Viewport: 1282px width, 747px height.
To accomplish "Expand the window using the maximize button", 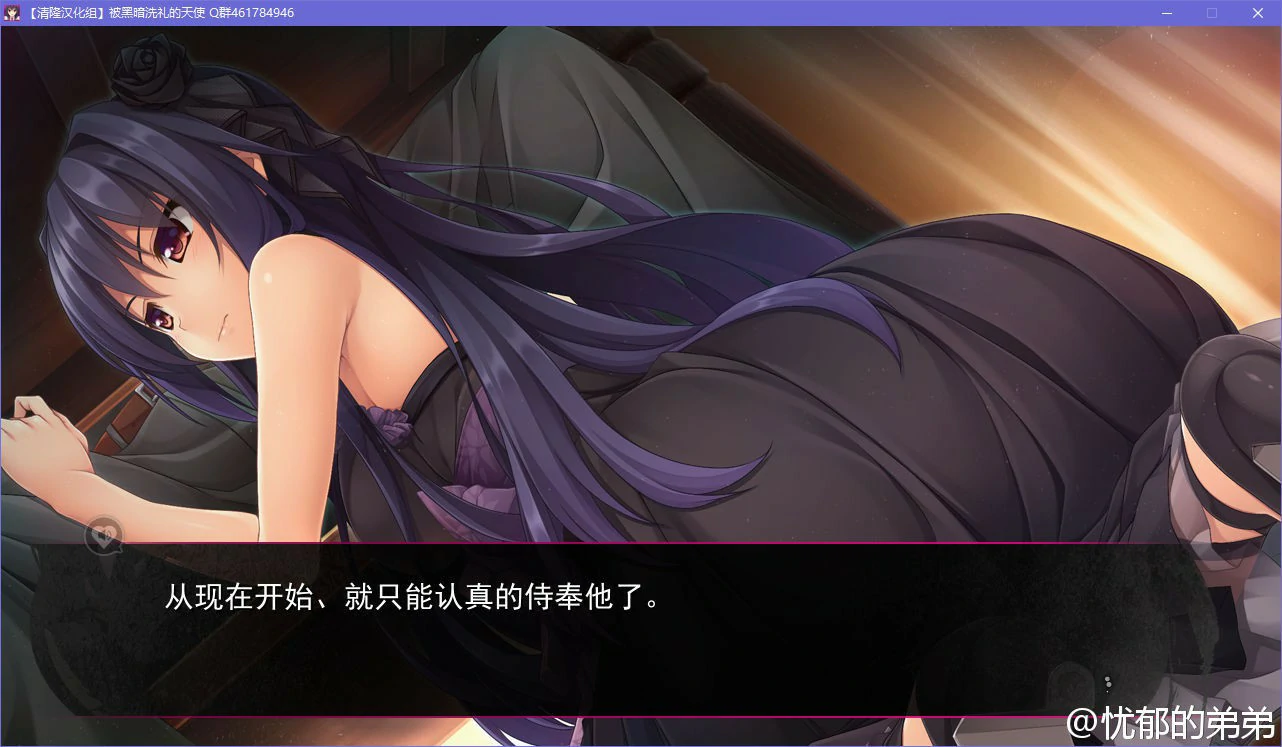I will 1211,13.
